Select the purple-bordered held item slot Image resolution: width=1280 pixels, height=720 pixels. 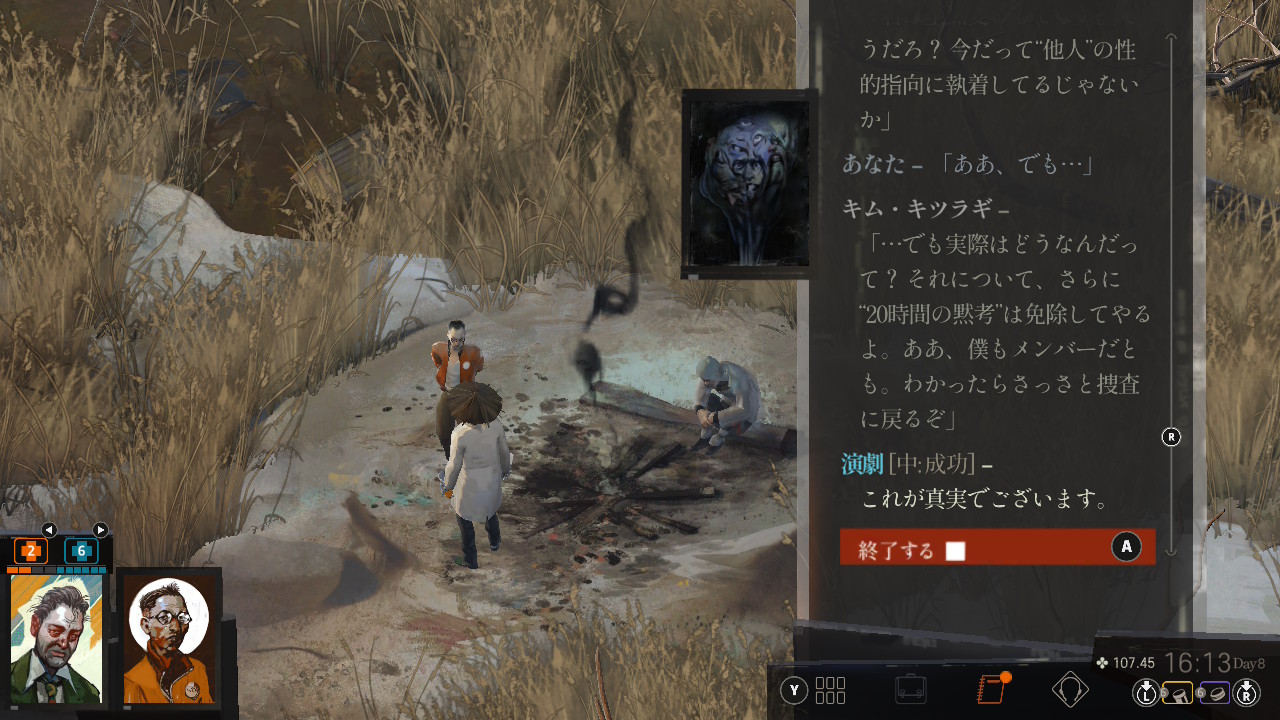pos(1213,691)
